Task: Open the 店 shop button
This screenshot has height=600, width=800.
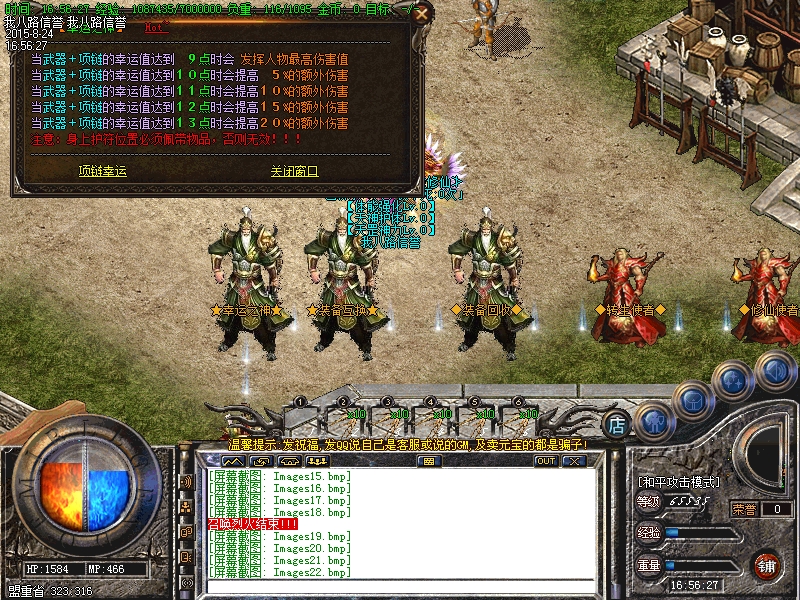Action: (617, 423)
